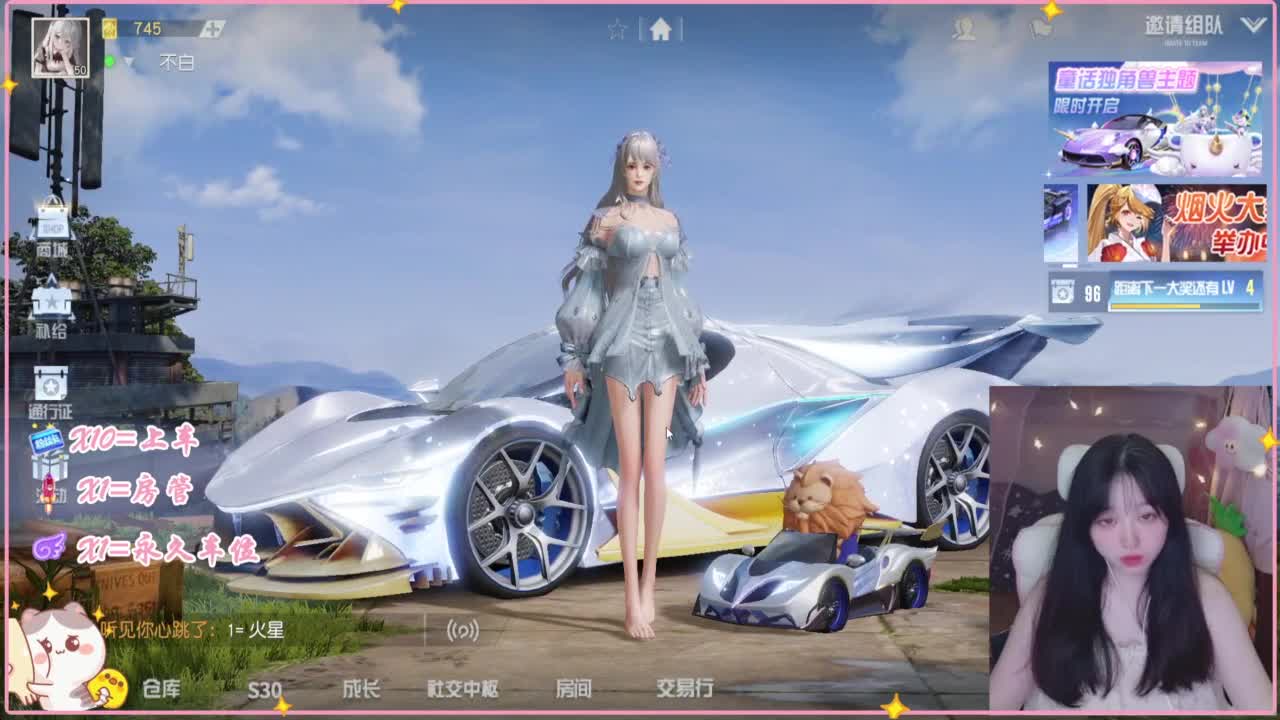Switch to the 交易行 trading tab
This screenshot has height=720, width=1280.
click(x=686, y=690)
